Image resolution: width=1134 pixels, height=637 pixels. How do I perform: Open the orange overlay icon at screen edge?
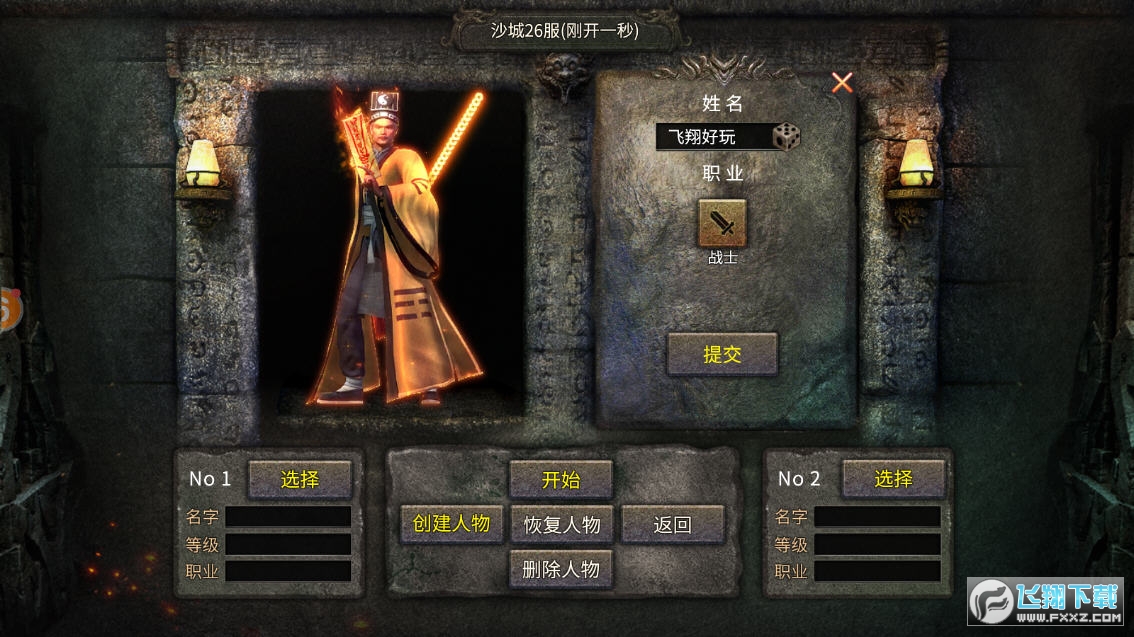tap(8, 310)
